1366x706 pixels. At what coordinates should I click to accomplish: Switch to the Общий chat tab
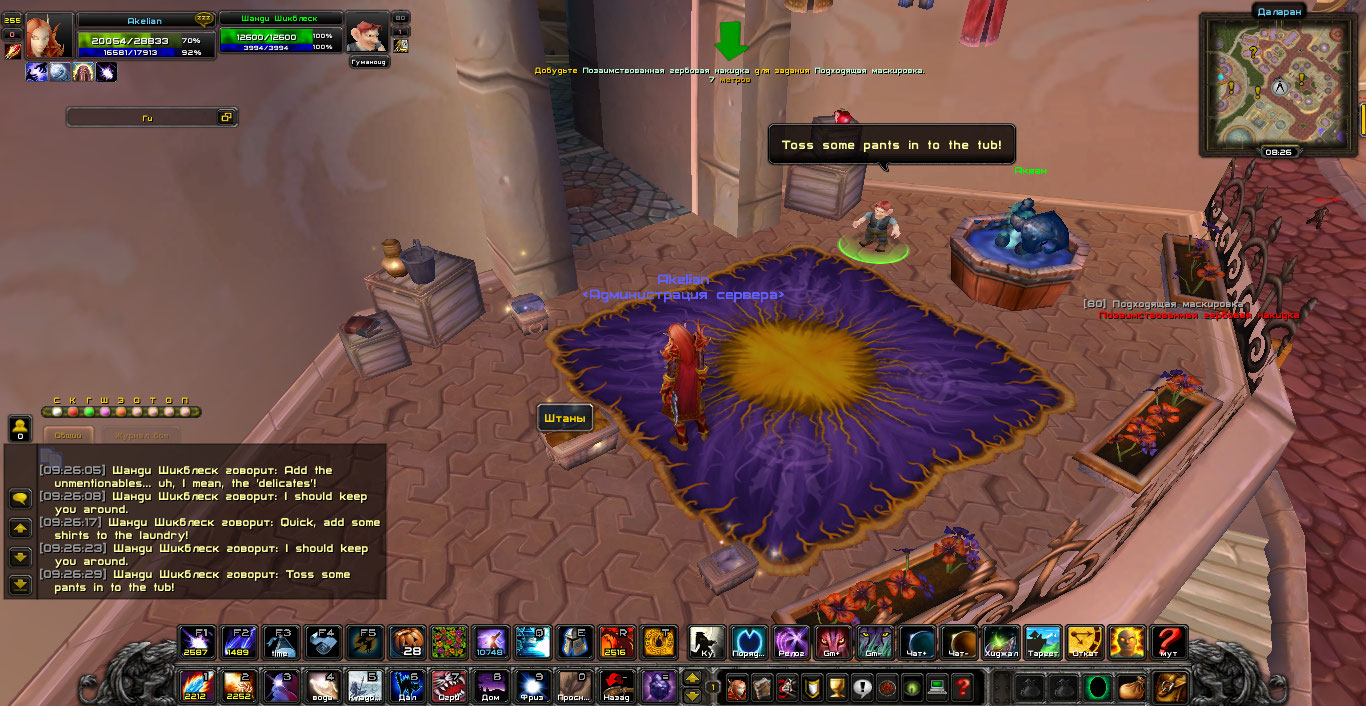(68, 435)
